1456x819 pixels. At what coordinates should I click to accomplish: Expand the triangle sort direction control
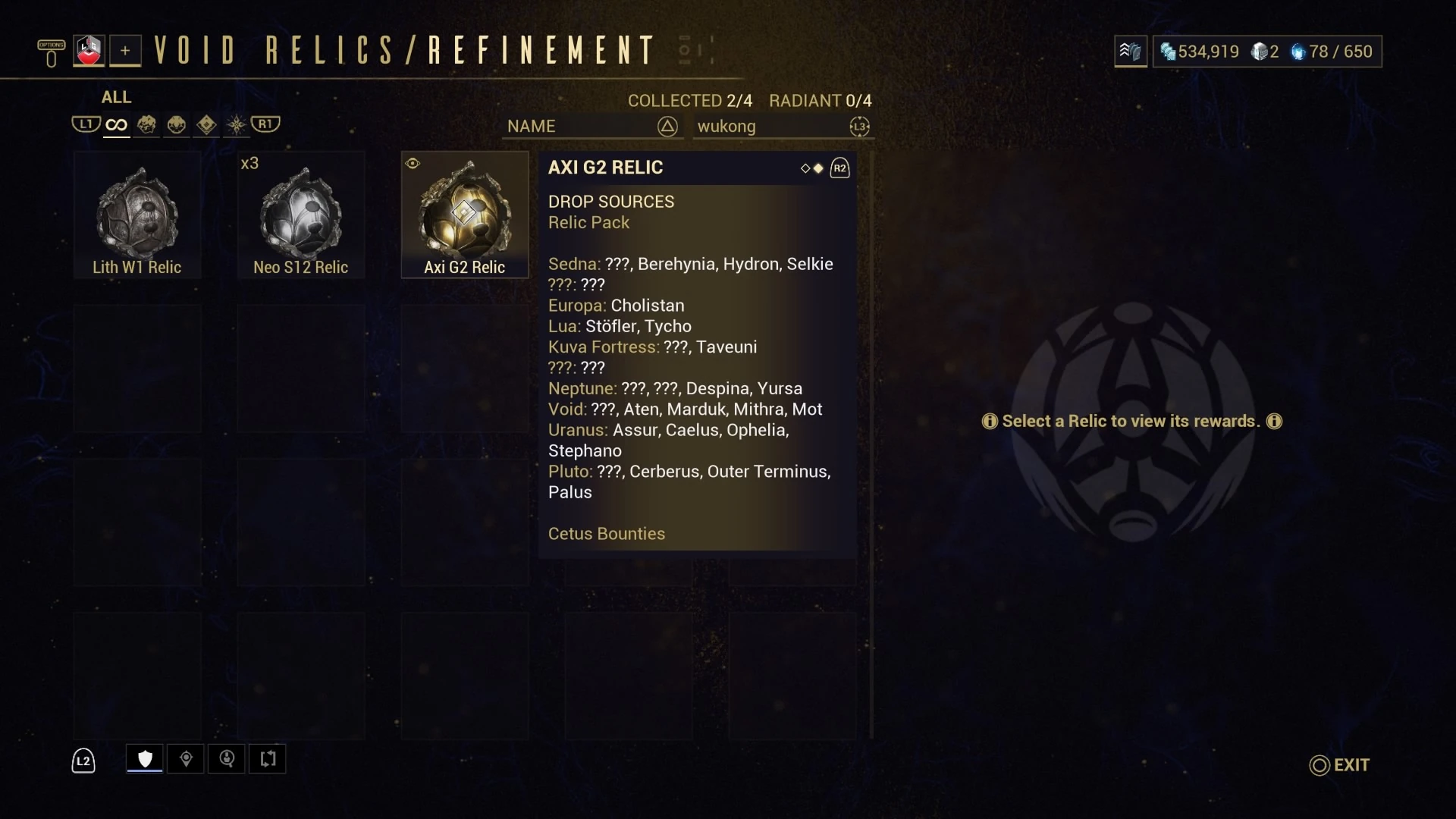pyautogui.click(x=667, y=127)
